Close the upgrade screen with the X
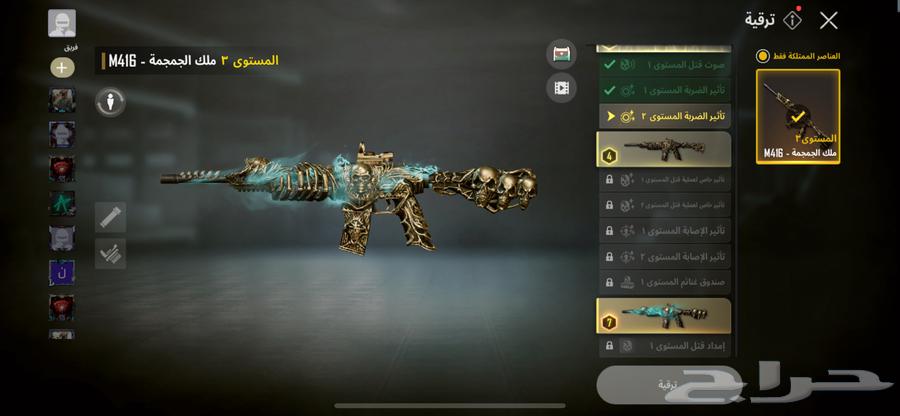Screen dimensions: 900x416 tap(828, 20)
